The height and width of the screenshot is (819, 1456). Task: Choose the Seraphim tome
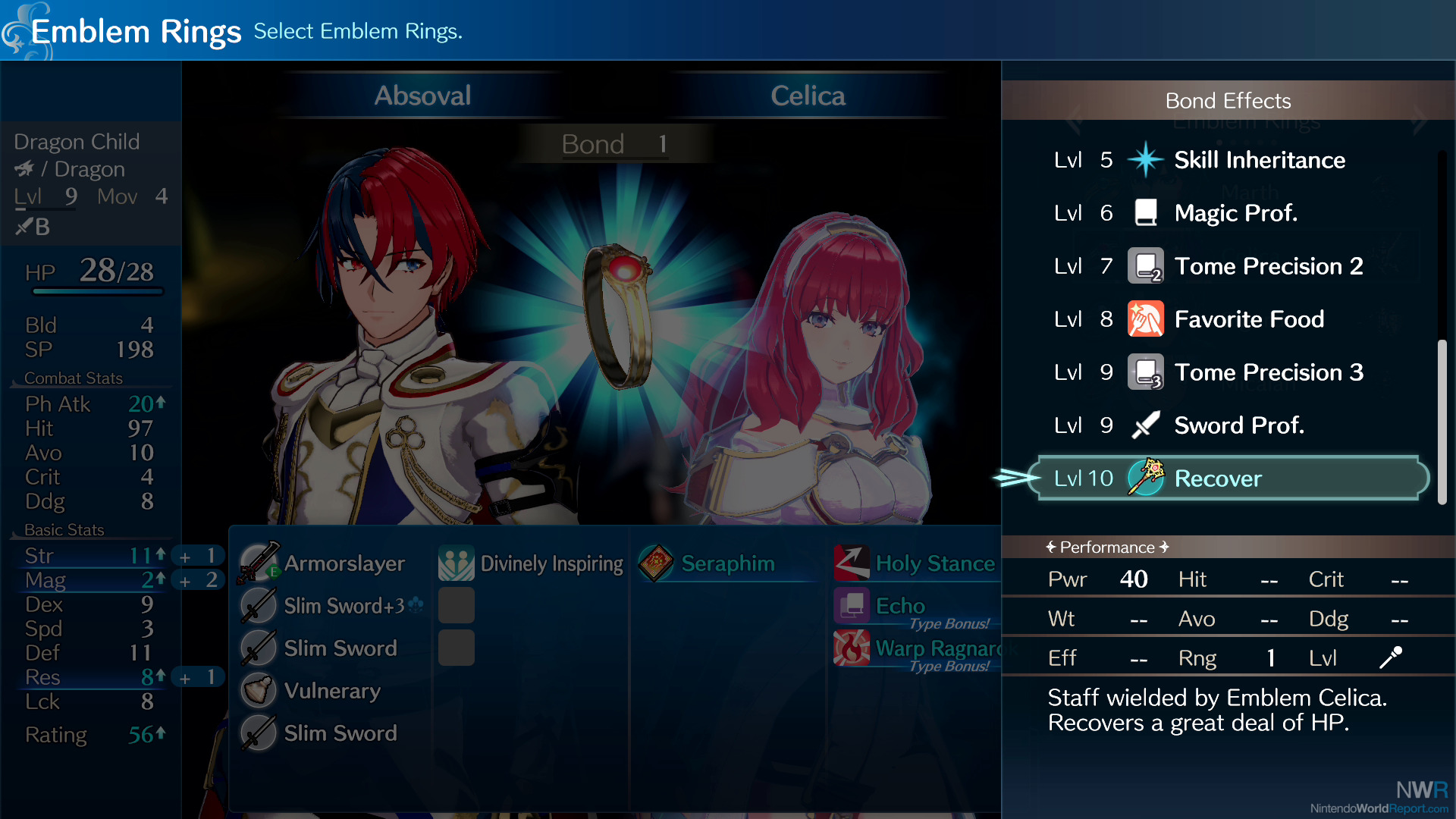tap(726, 563)
